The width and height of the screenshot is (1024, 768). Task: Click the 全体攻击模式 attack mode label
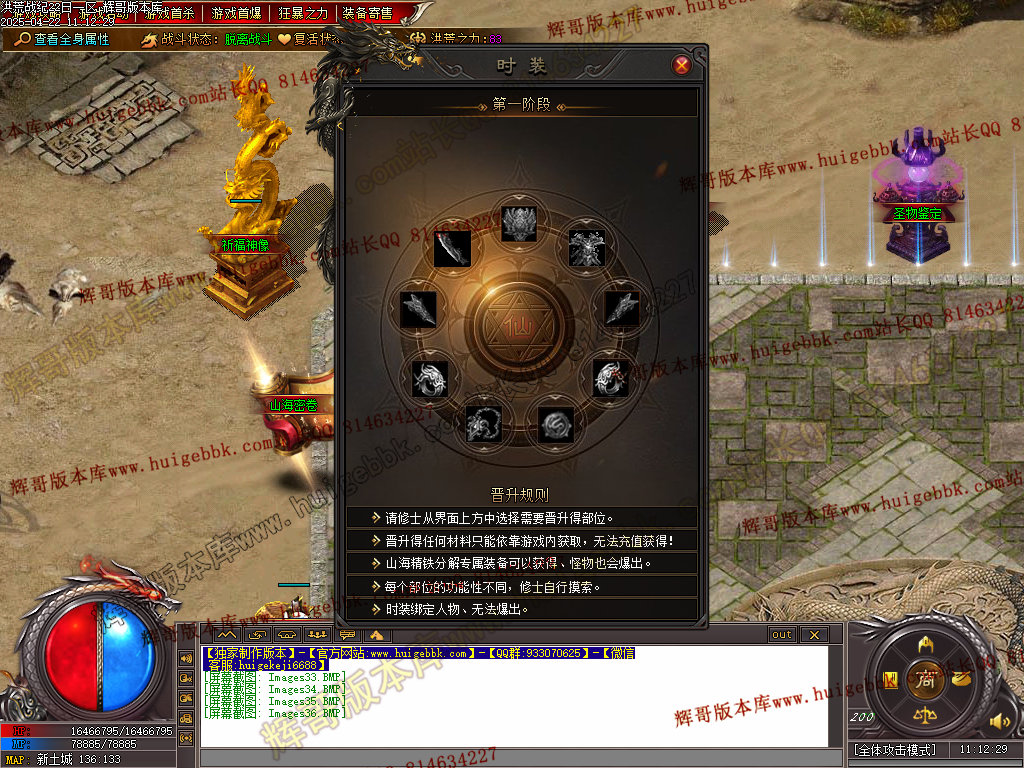point(895,749)
